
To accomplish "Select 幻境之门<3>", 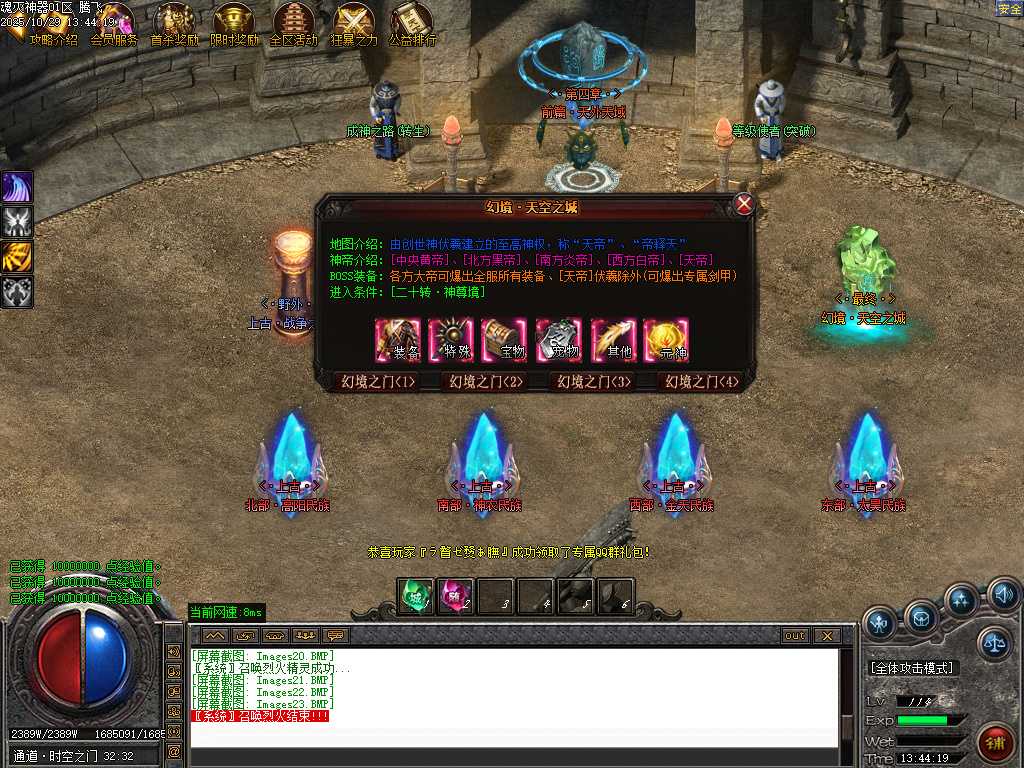I will [x=594, y=381].
